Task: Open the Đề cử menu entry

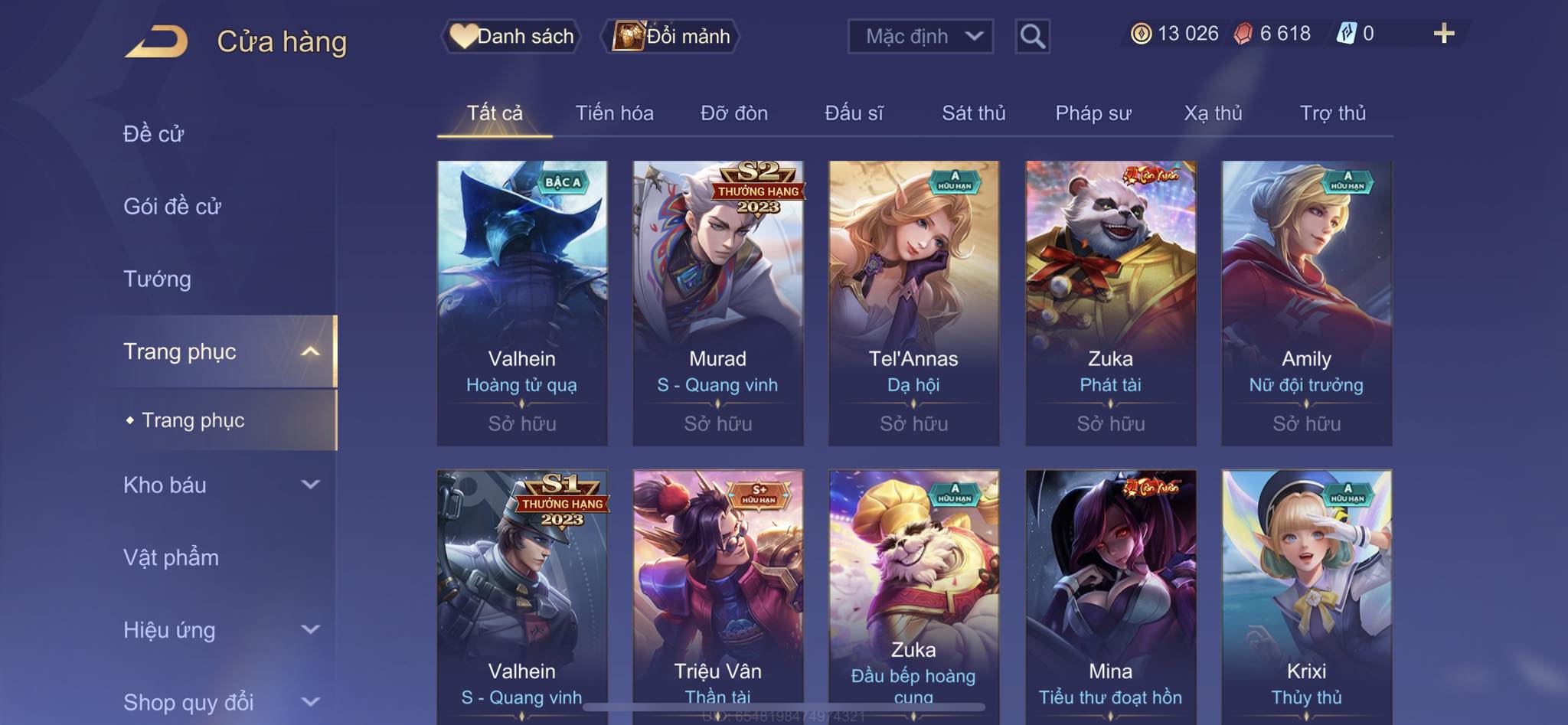Action: pyautogui.click(x=154, y=134)
